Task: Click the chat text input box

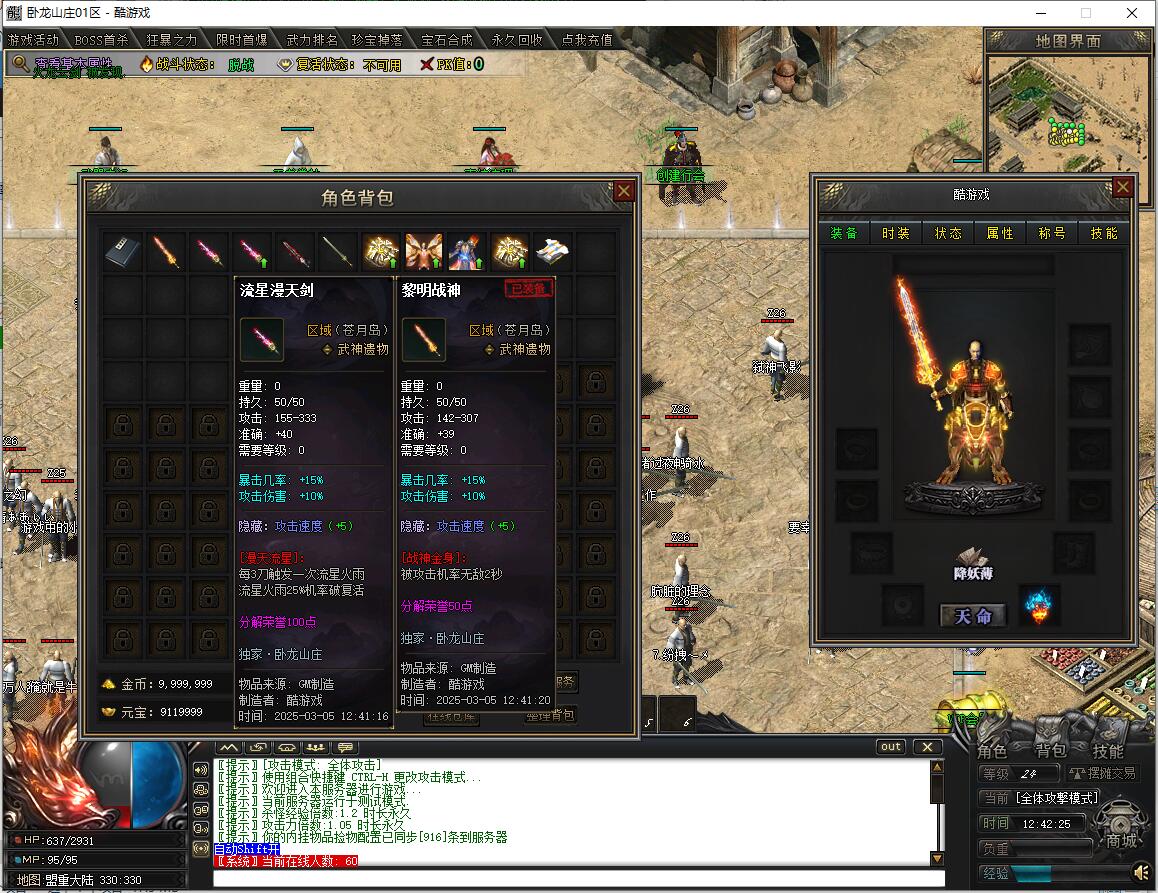Action: [x=575, y=879]
